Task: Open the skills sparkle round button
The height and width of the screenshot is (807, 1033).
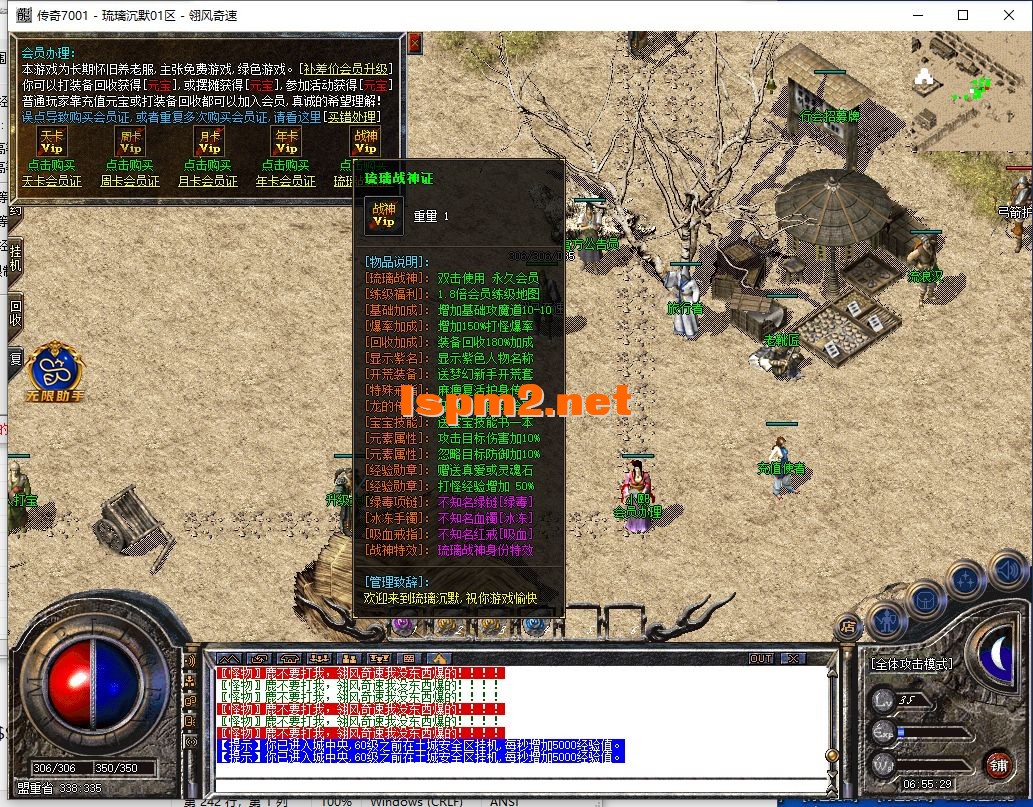Action: click(967, 580)
